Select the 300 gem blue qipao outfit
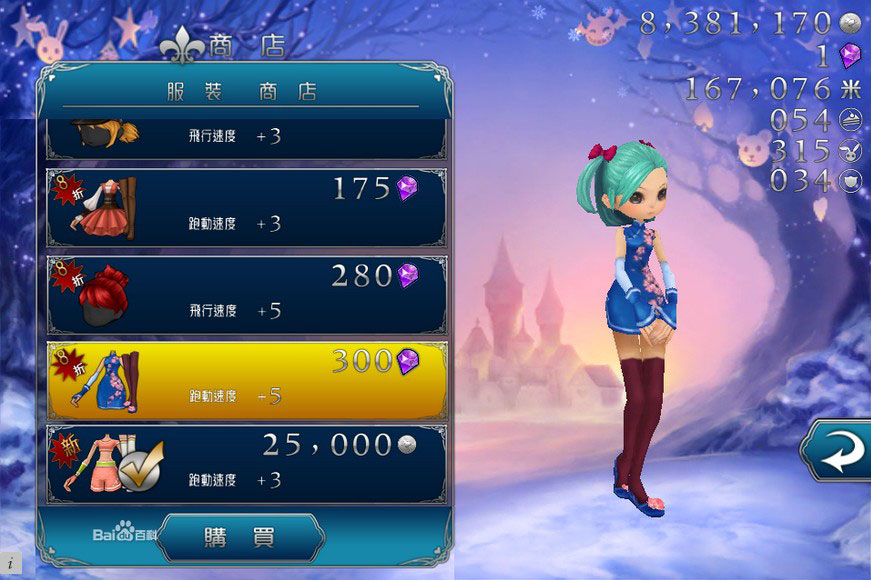871x580 pixels. click(x=246, y=381)
